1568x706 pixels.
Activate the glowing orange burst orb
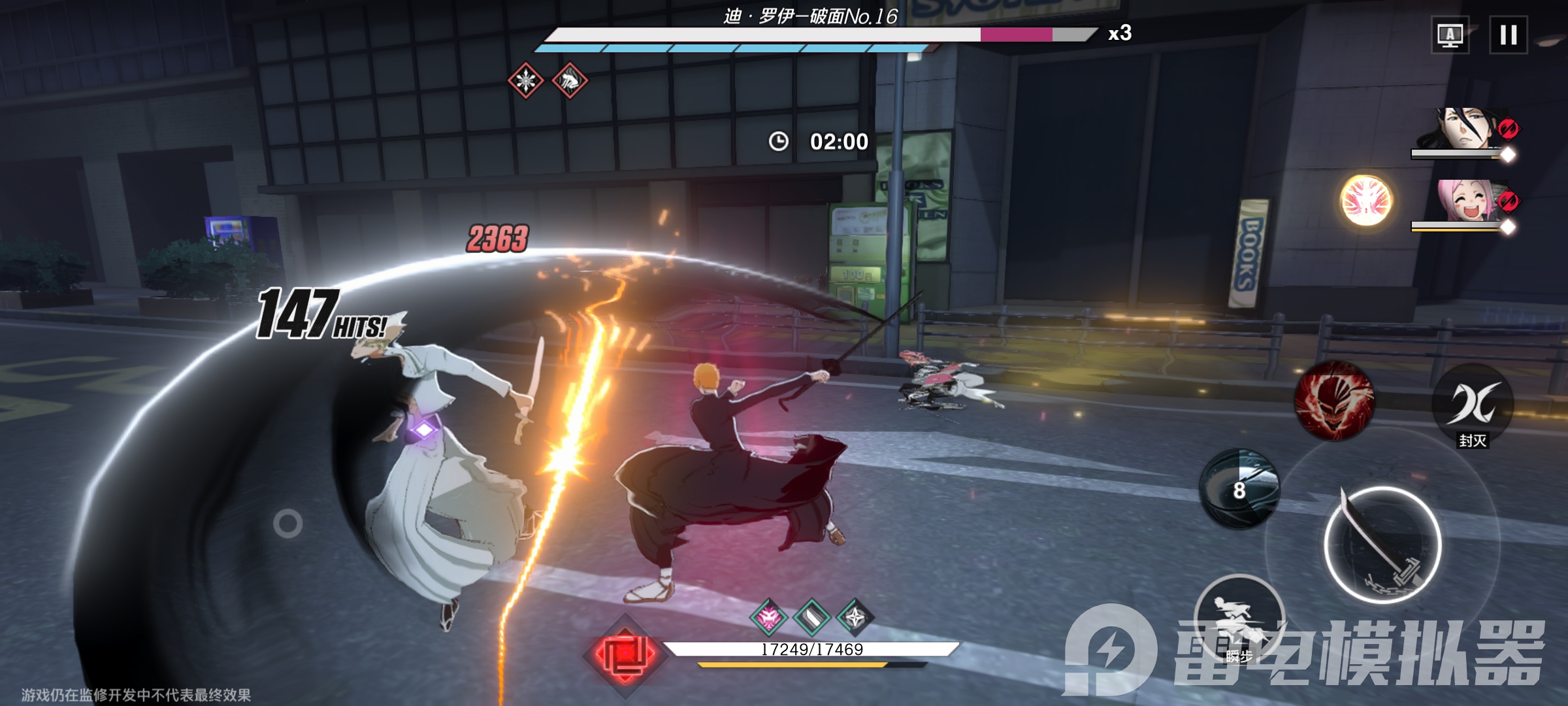tap(1365, 201)
